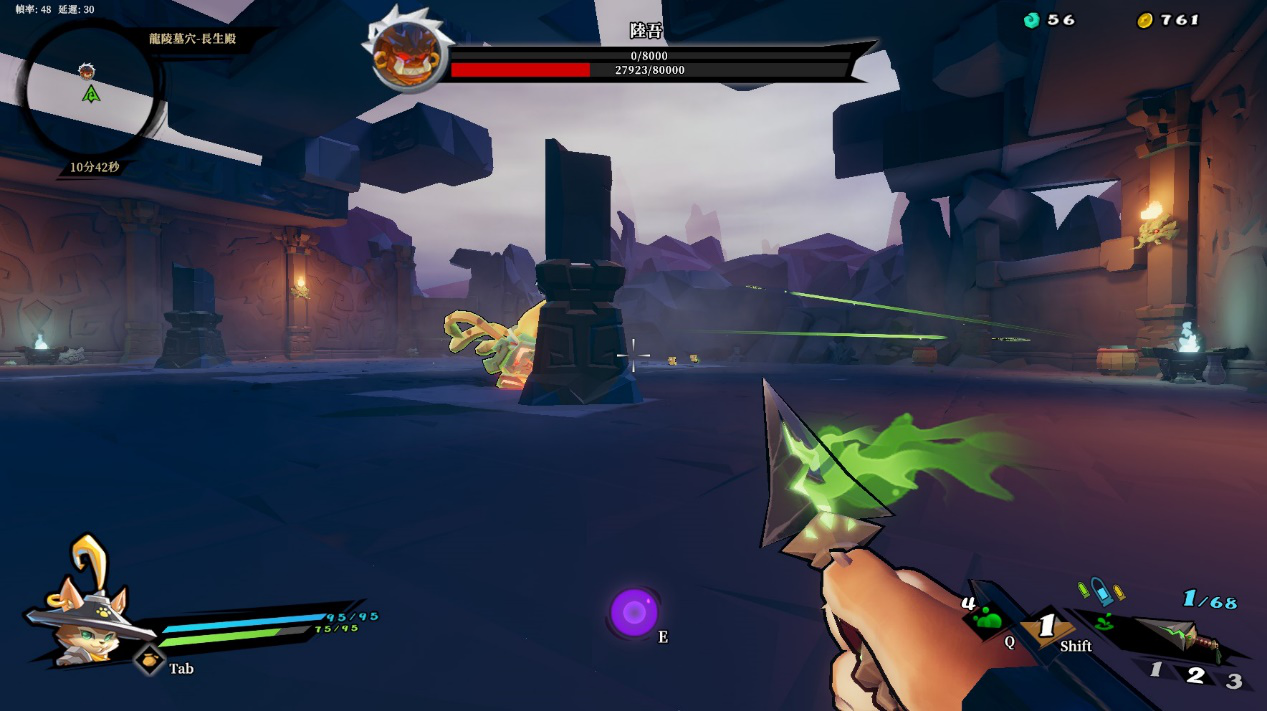Click the gold coin currency icon

click(1145, 20)
